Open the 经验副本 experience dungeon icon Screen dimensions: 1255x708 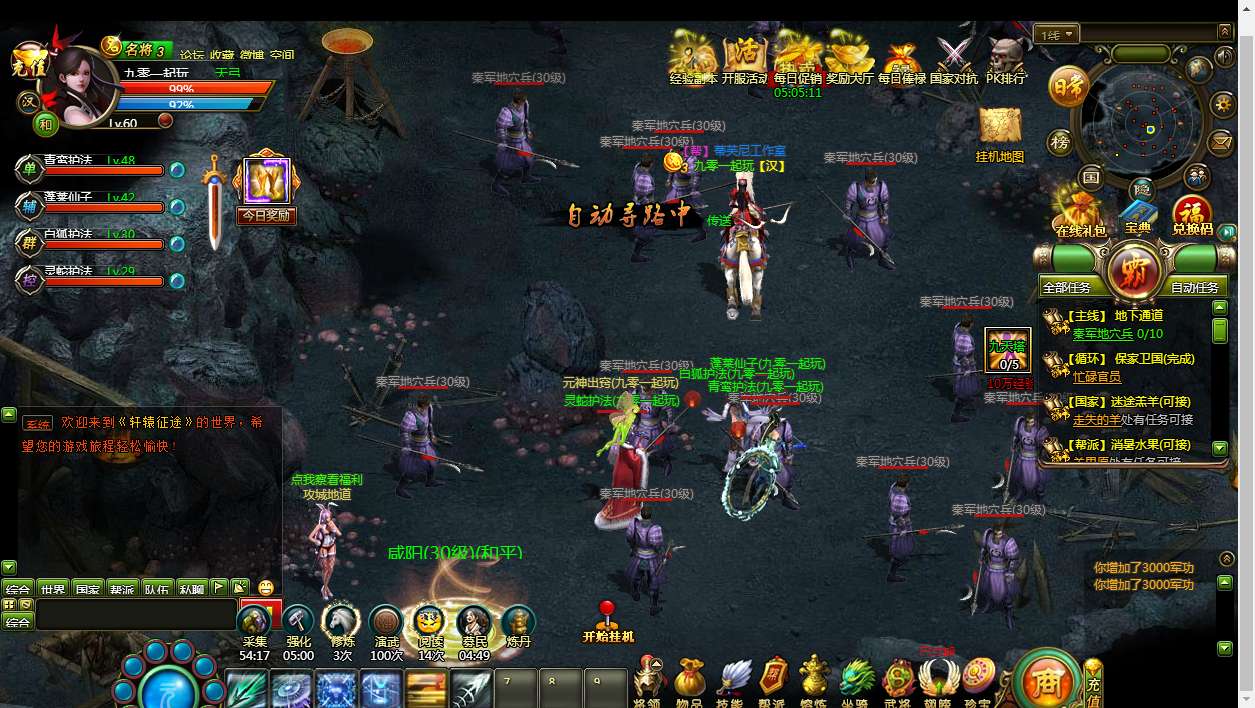click(692, 58)
